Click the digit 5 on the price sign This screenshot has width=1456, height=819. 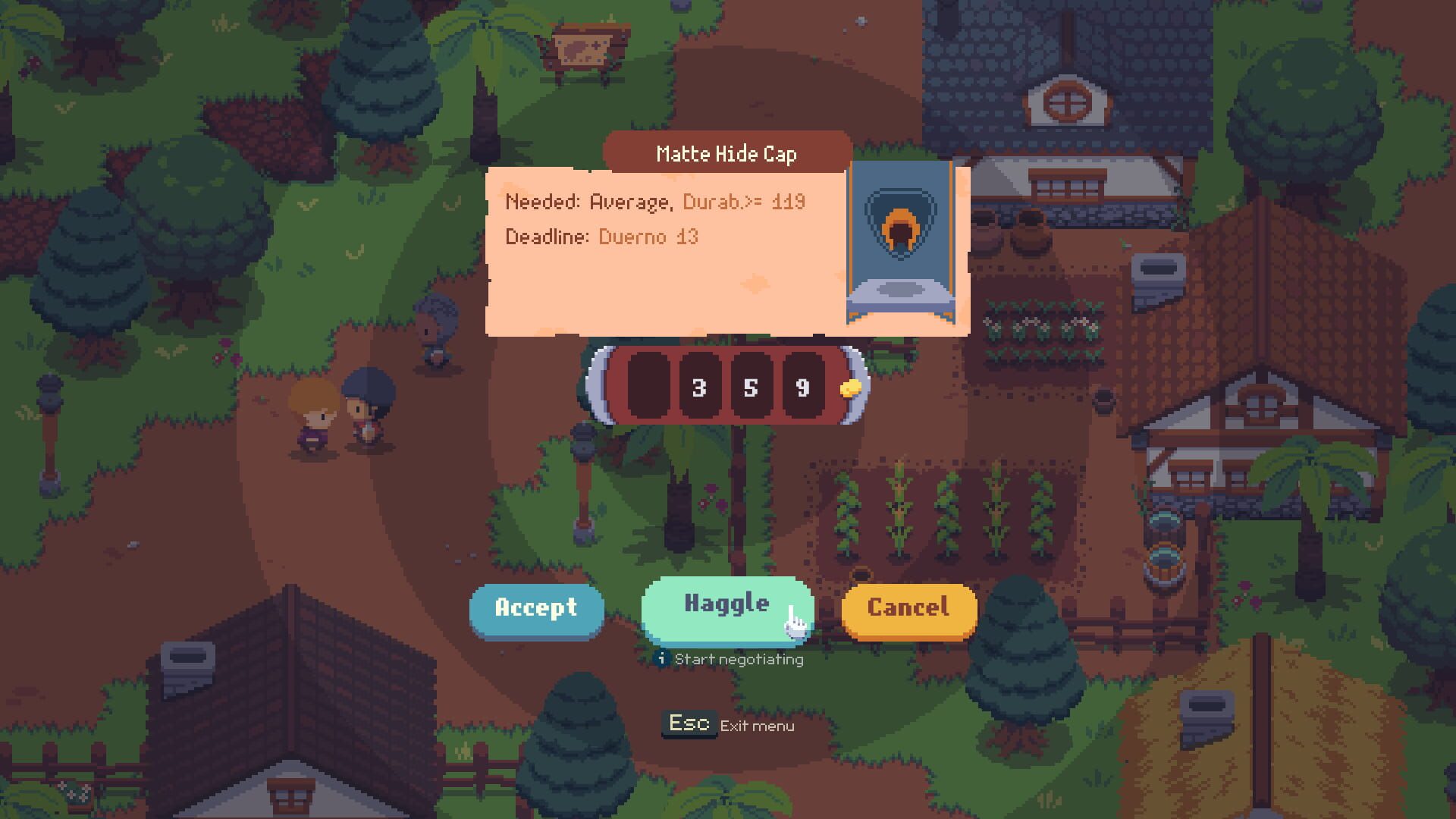click(x=750, y=388)
